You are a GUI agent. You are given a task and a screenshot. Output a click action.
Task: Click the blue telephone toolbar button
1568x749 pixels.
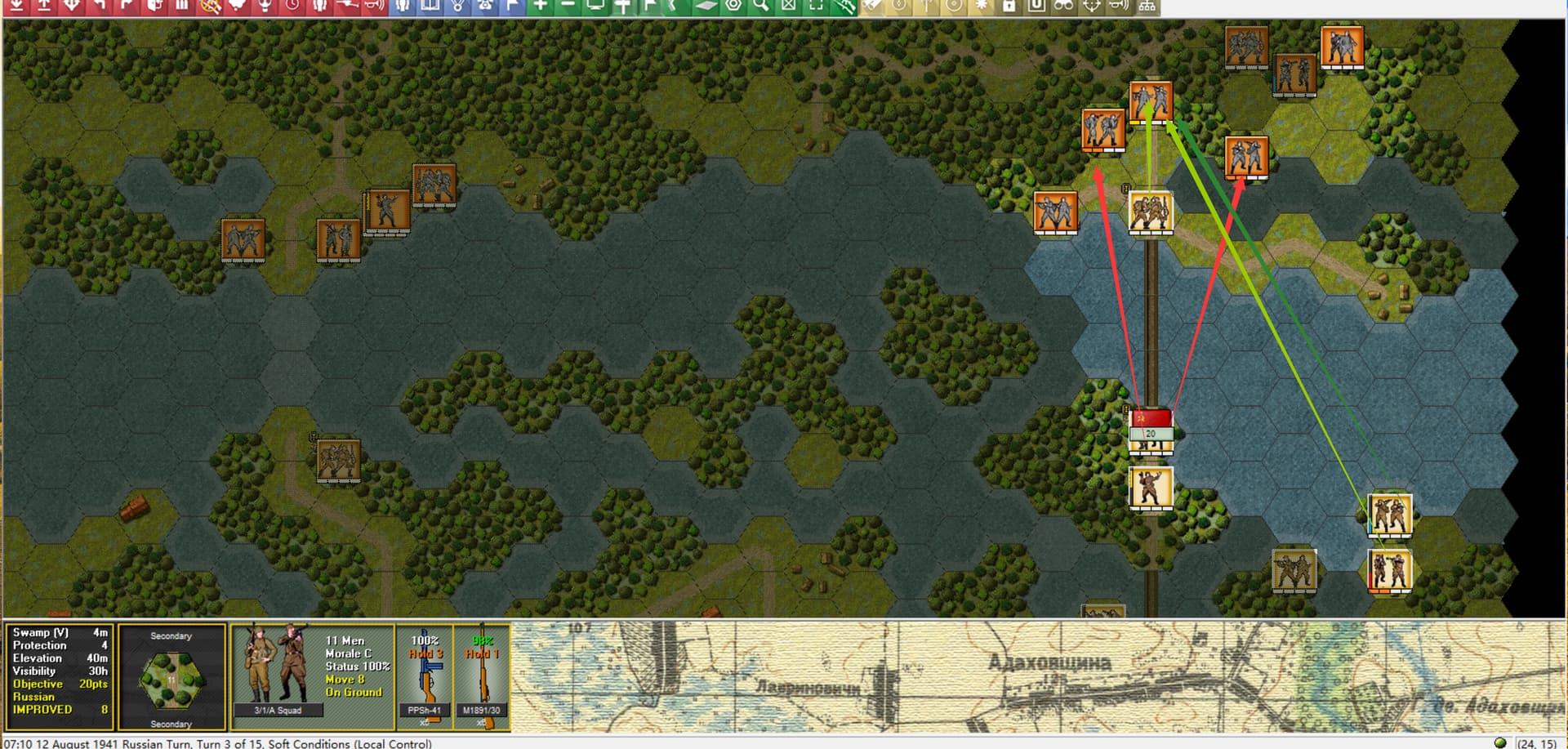(485, 7)
